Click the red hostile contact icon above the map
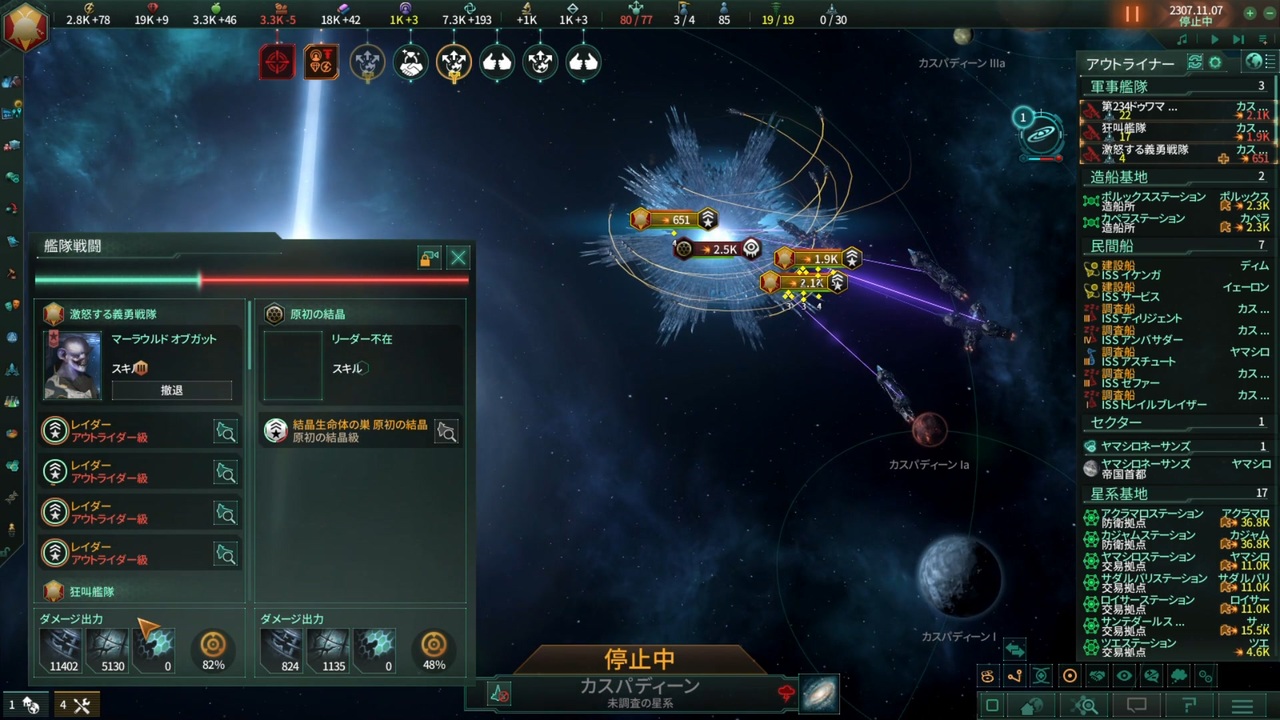This screenshot has width=1280, height=720. (x=277, y=62)
